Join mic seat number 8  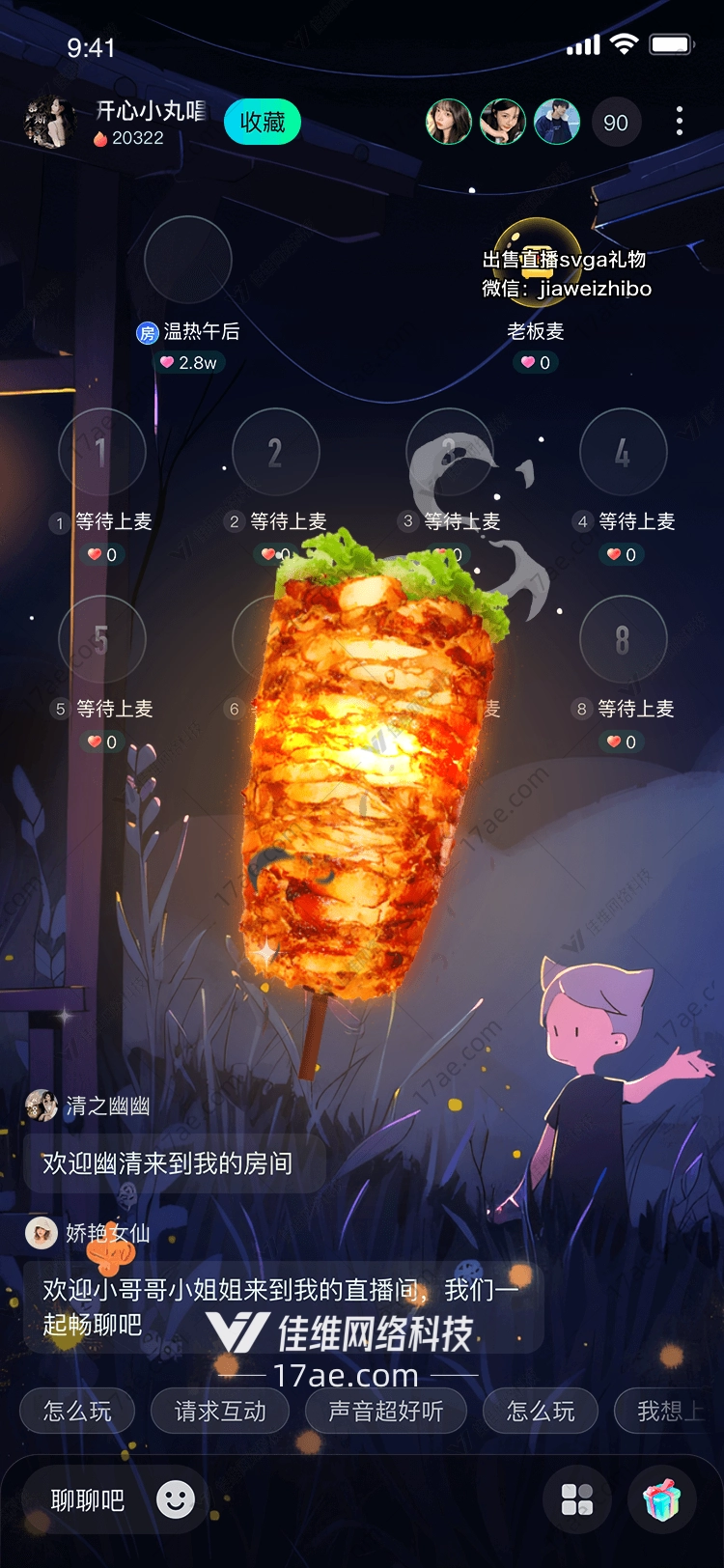[623, 639]
